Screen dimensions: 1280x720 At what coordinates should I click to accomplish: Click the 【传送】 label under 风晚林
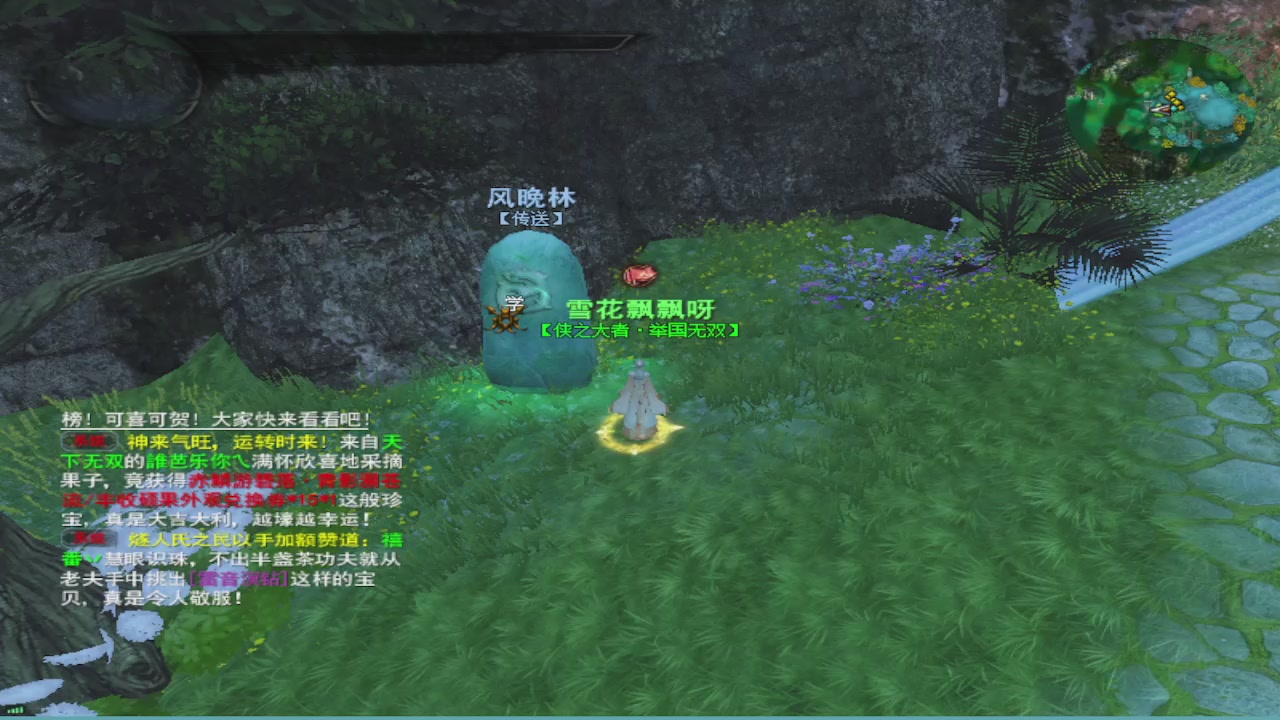pyautogui.click(x=529, y=218)
